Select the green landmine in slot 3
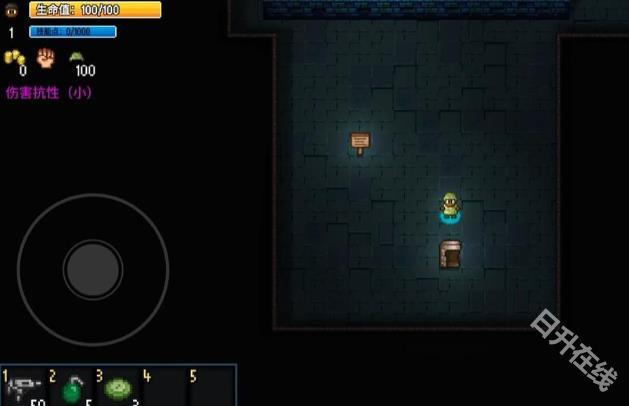The image size is (629, 406). click(117, 388)
